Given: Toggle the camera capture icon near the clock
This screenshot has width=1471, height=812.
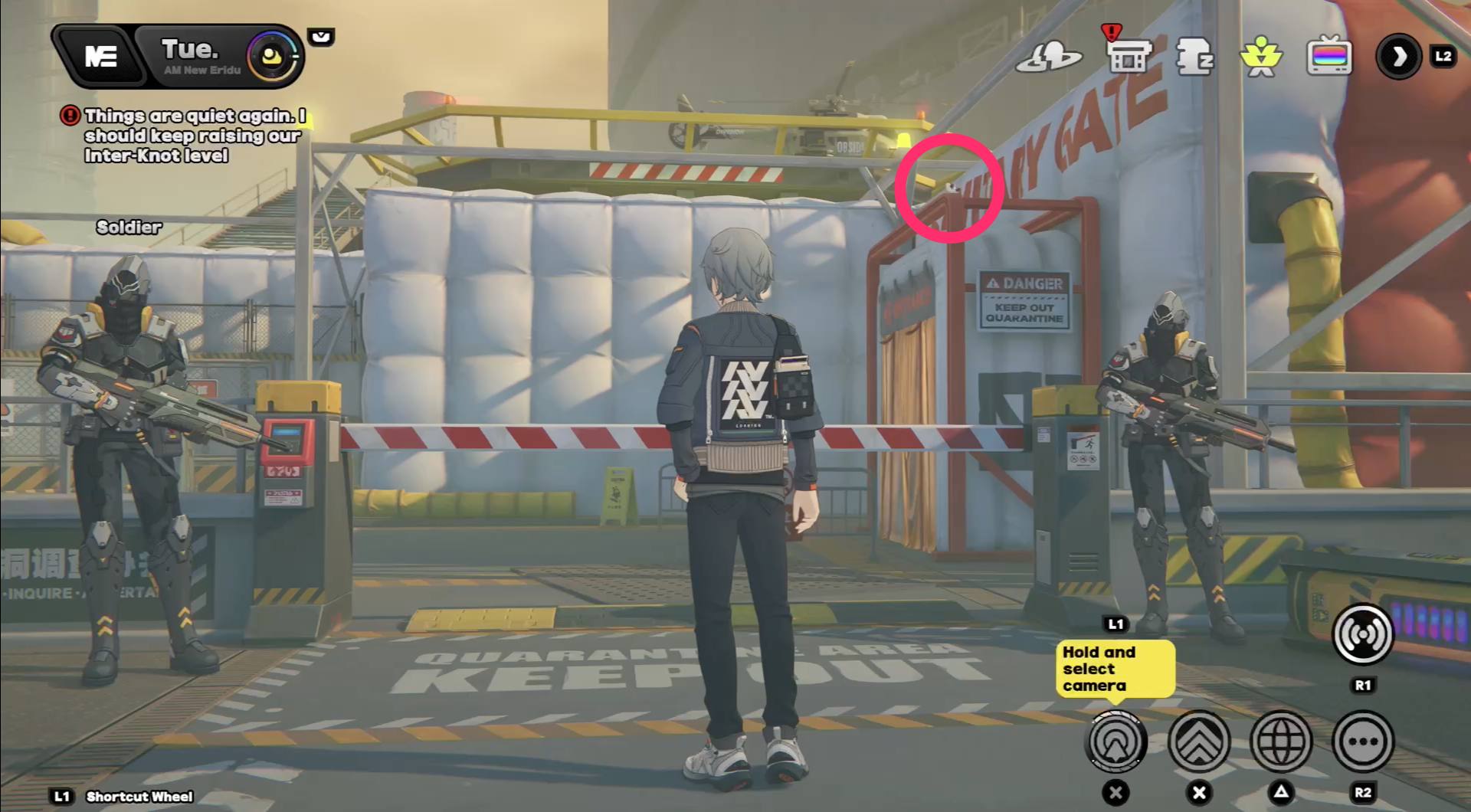Looking at the screenshot, I should click(321, 36).
